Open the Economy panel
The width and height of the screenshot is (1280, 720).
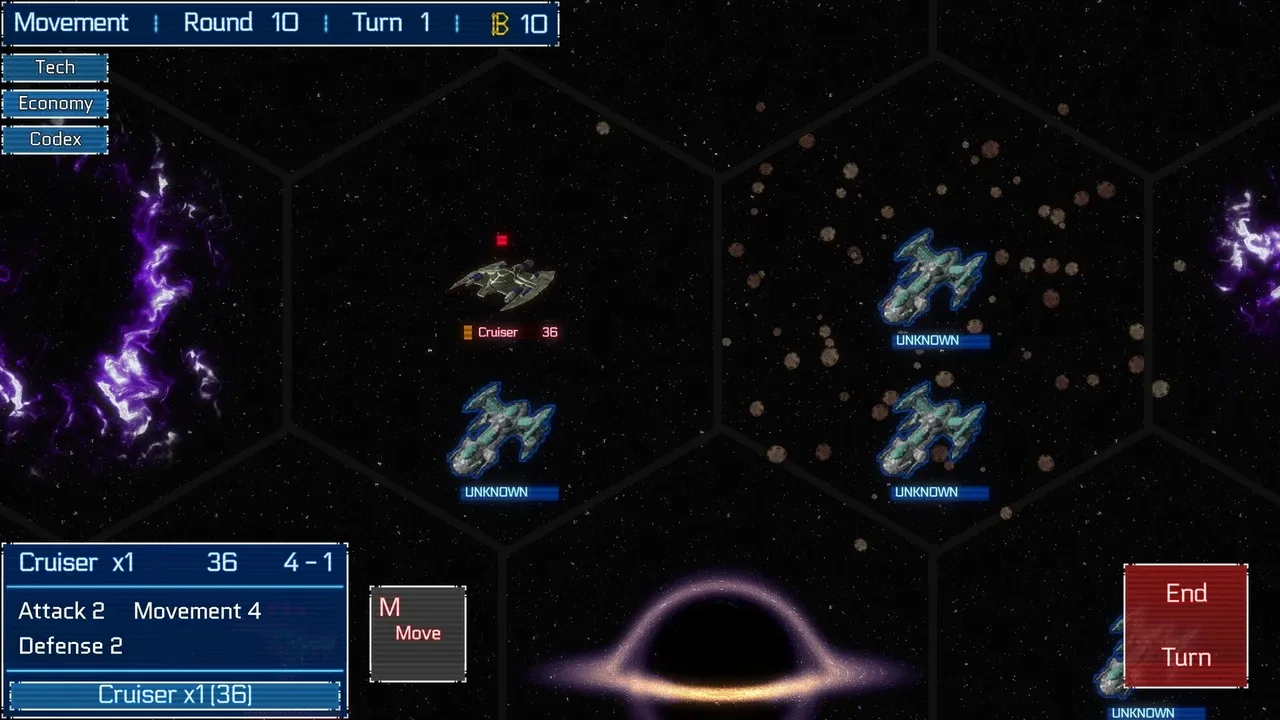tap(55, 104)
